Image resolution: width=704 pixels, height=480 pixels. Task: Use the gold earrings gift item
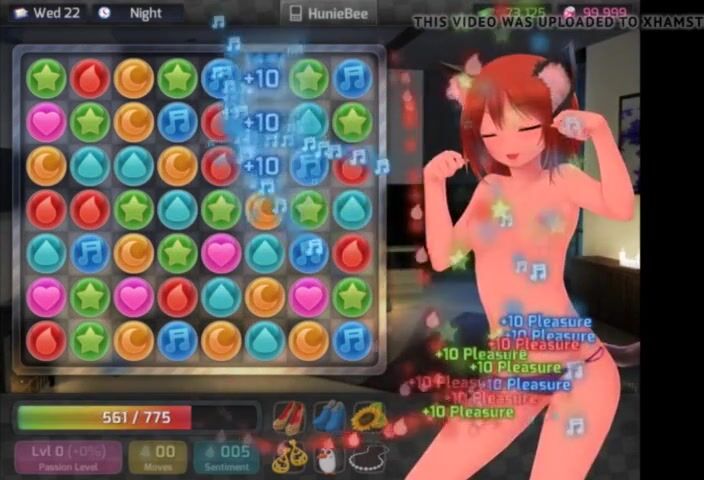tap(288, 457)
